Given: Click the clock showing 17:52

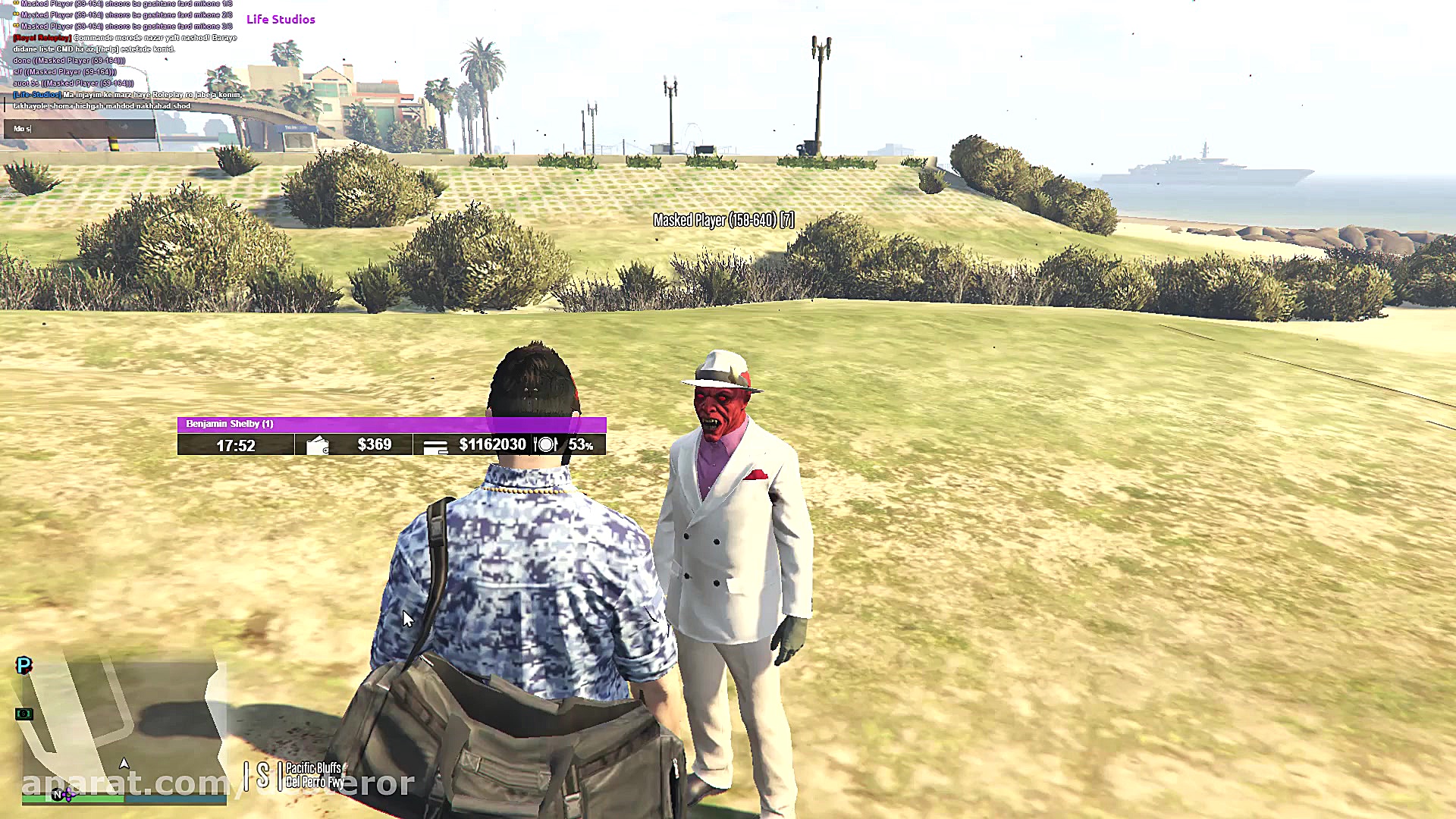Looking at the screenshot, I should coord(237,445).
